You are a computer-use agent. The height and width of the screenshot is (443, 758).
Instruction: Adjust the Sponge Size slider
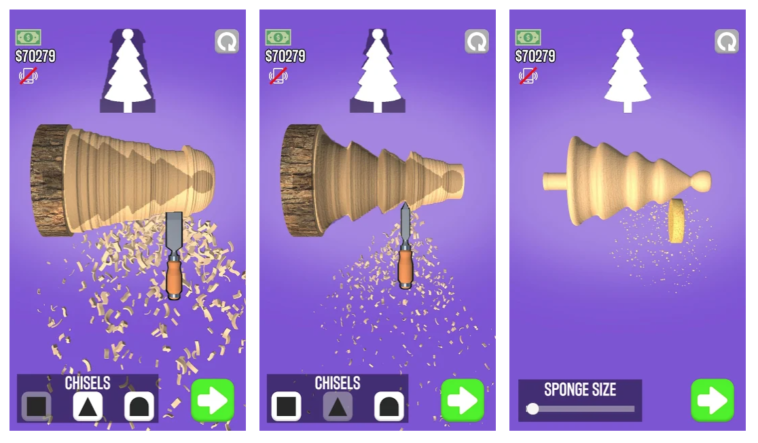click(533, 408)
